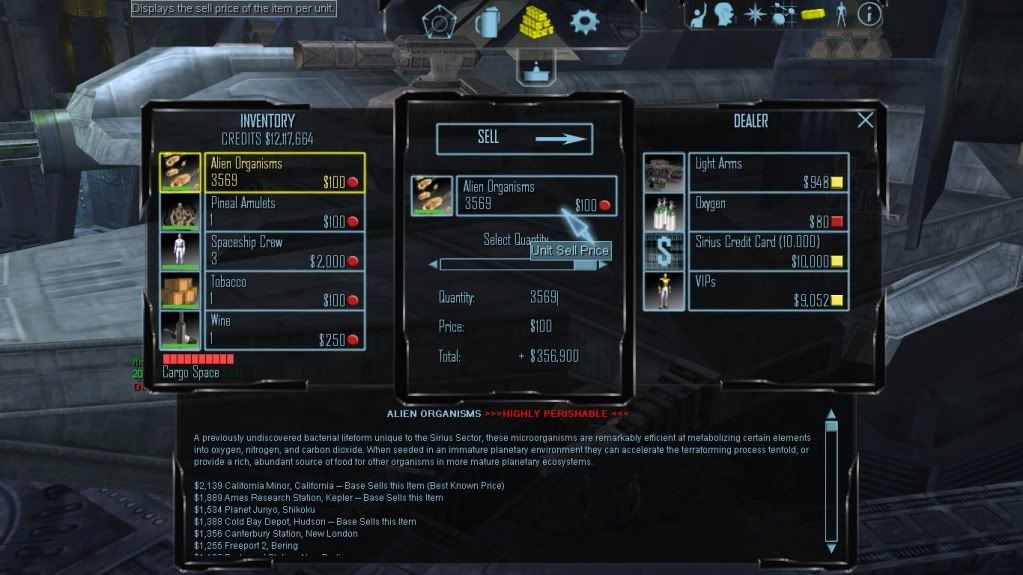The height and width of the screenshot is (575, 1023).
Task: Click the Sell arrow button
Action: [514, 139]
